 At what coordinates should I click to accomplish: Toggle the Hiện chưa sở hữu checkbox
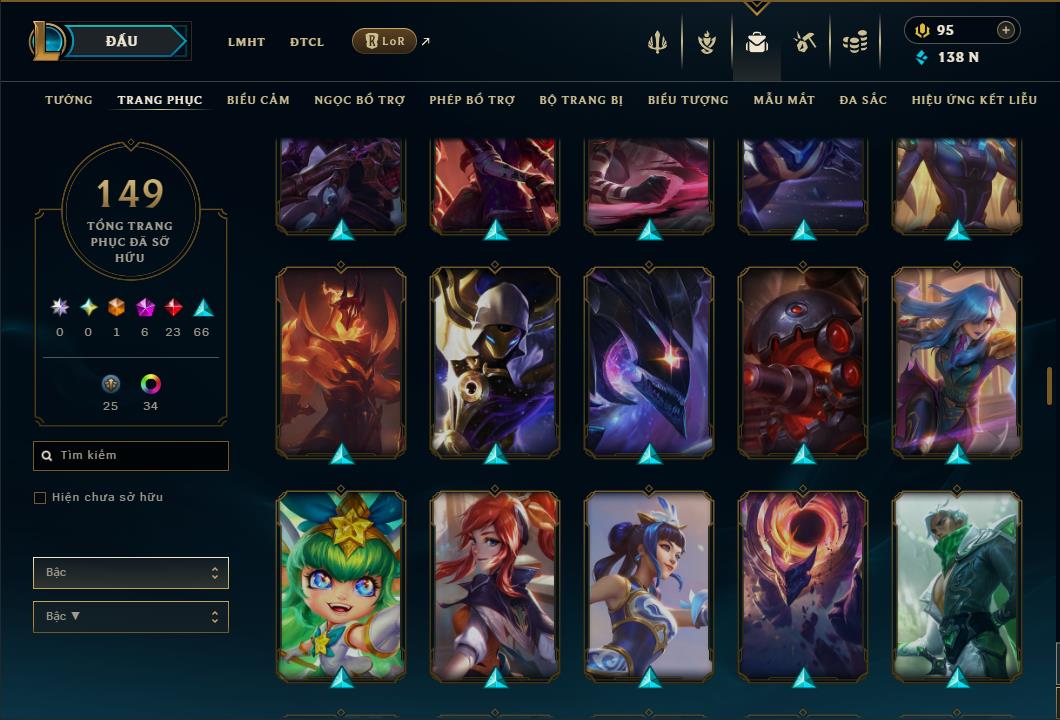pyautogui.click(x=40, y=498)
